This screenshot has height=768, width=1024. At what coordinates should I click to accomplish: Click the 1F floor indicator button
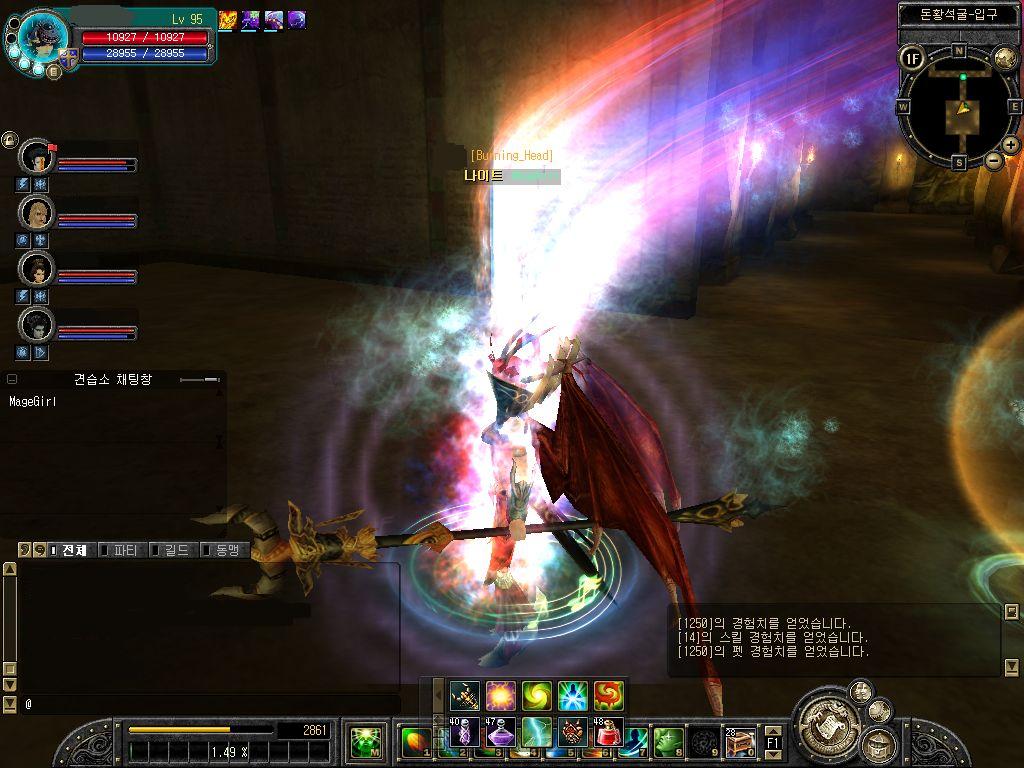[x=911, y=58]
